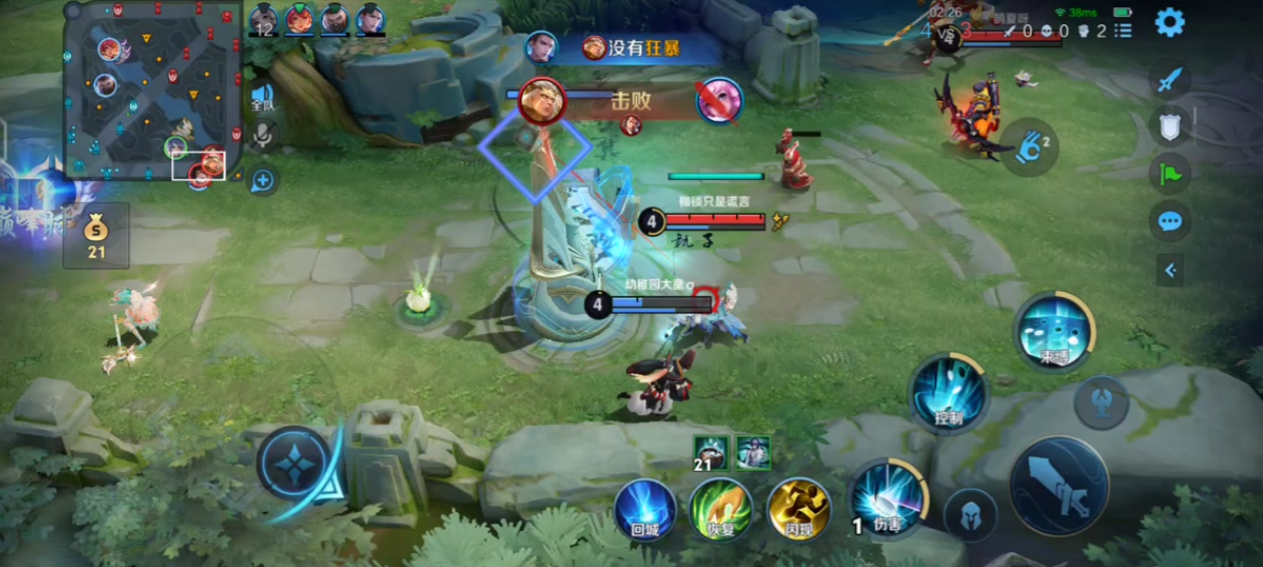Activate the 控制 (control) skill
This screenshot has height=567, width=1263.
pos(949,394)
